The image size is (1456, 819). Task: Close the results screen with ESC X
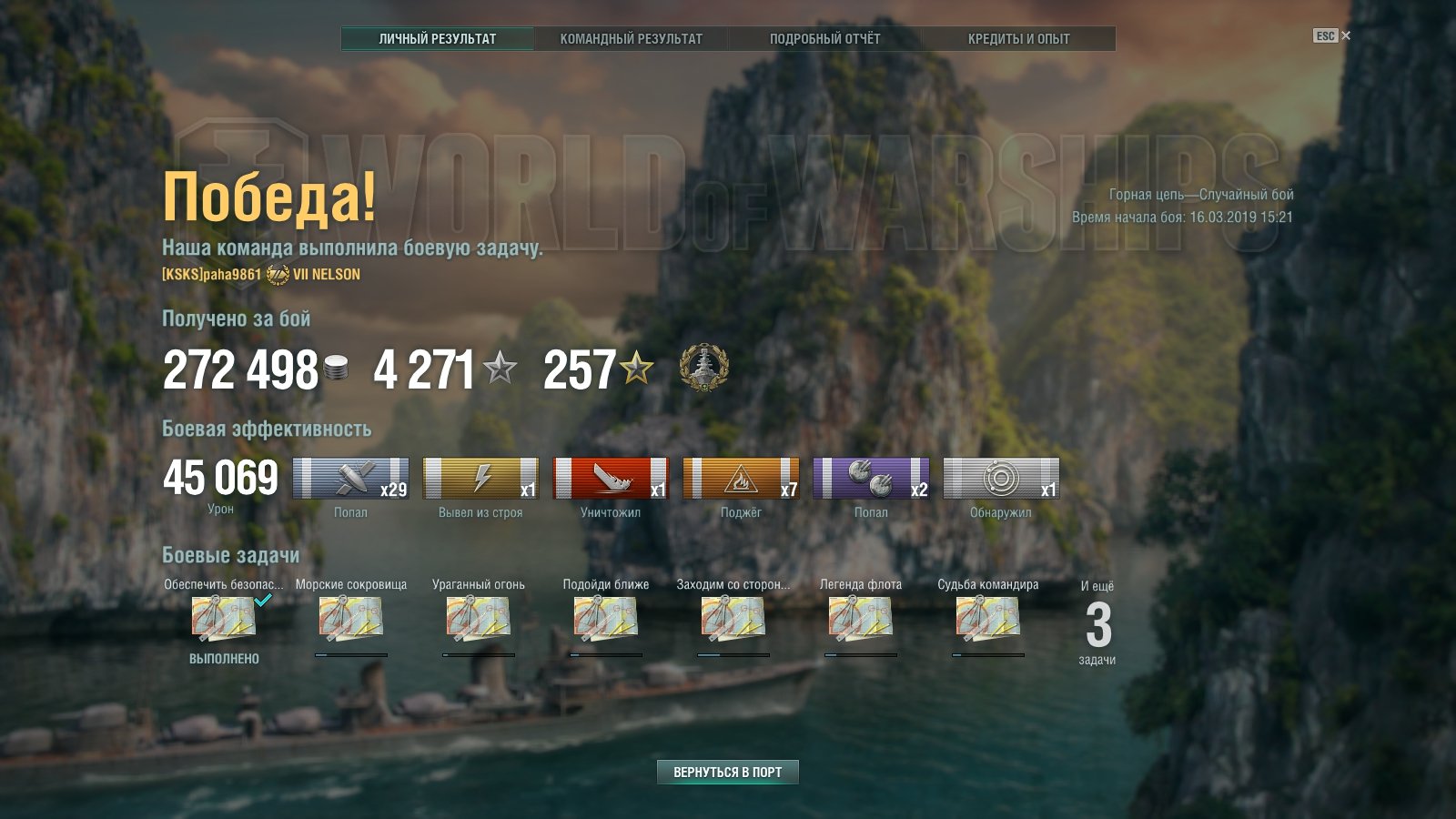coord(1332,35)
